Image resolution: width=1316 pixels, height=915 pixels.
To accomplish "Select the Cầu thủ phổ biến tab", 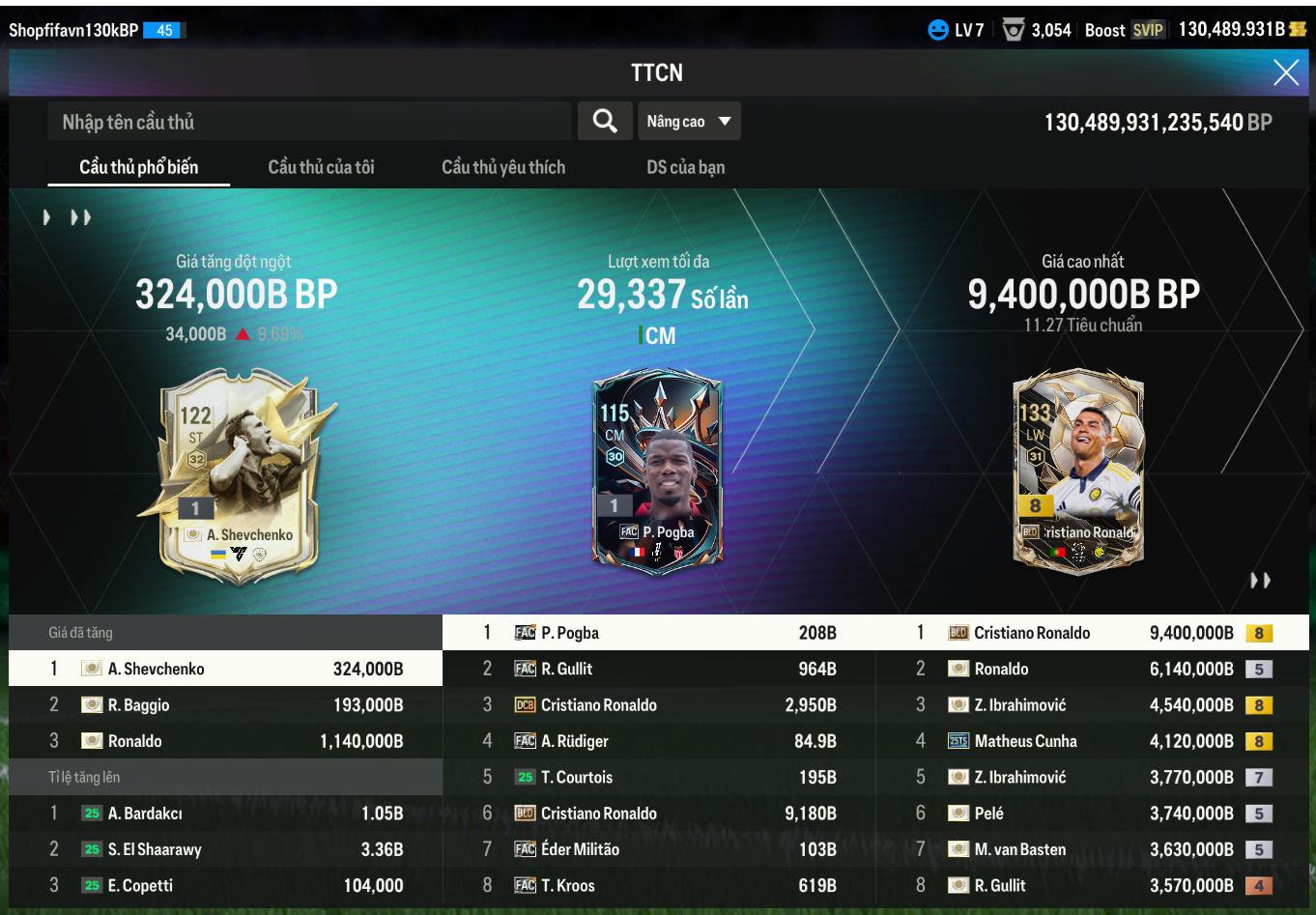I will point(138,167).
